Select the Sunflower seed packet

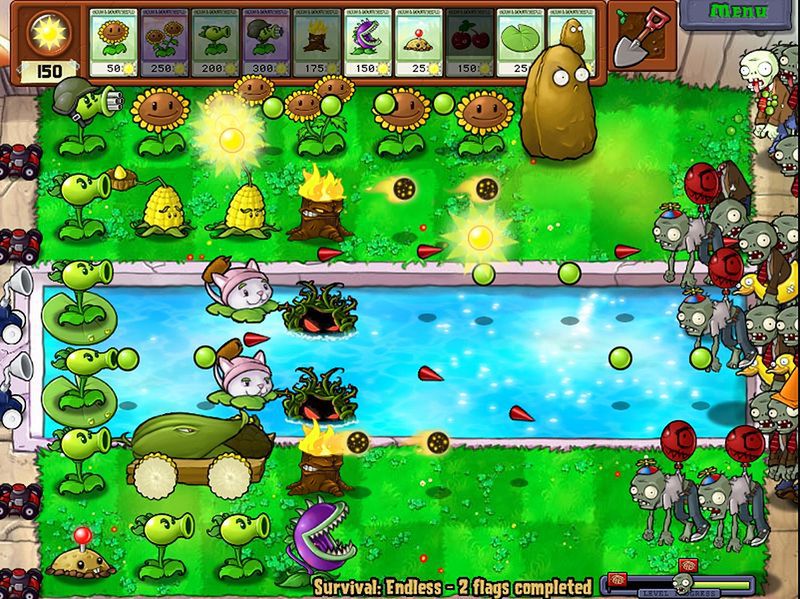(114, 42)
